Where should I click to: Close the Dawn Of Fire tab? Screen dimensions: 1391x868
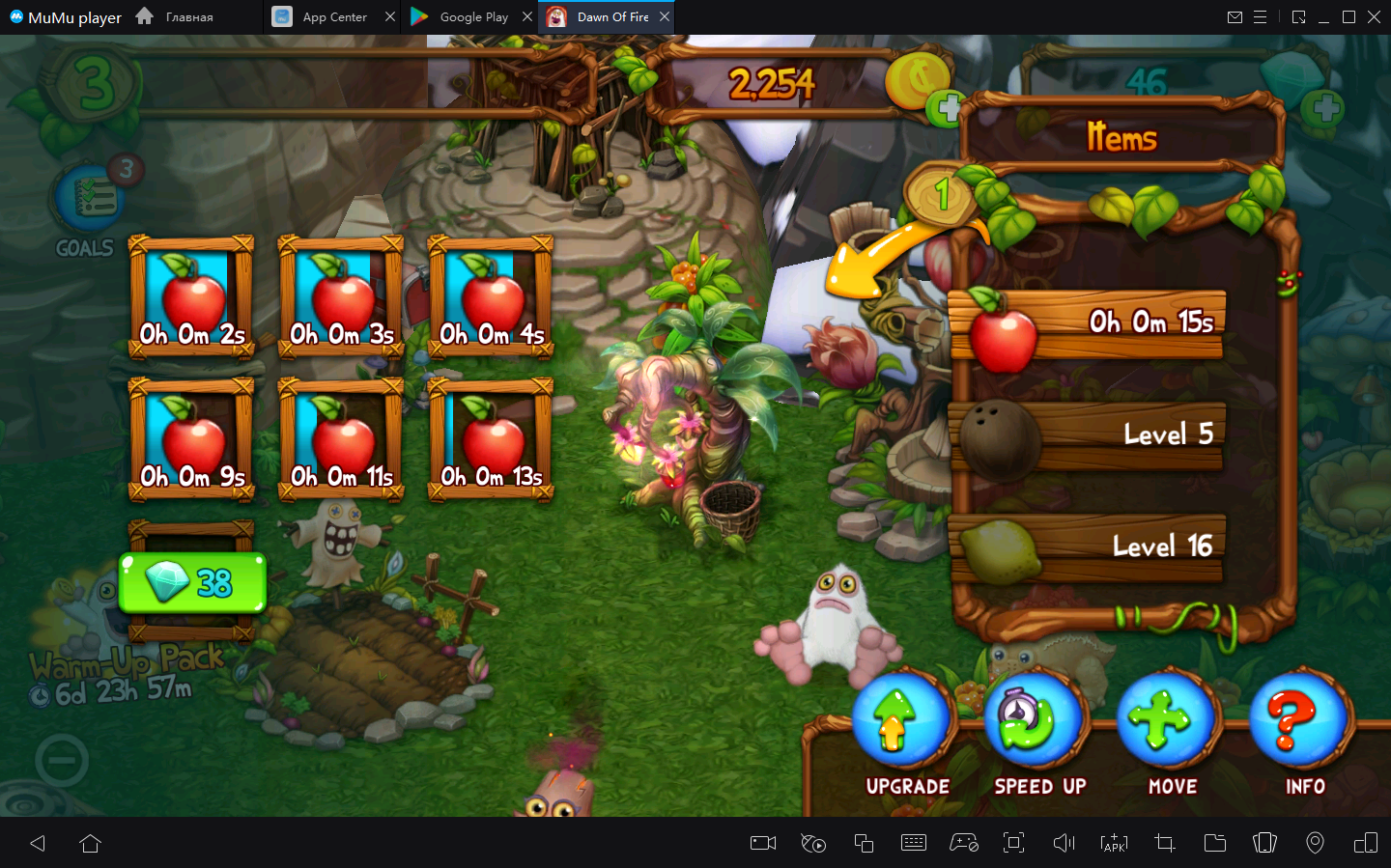point(665,17)
